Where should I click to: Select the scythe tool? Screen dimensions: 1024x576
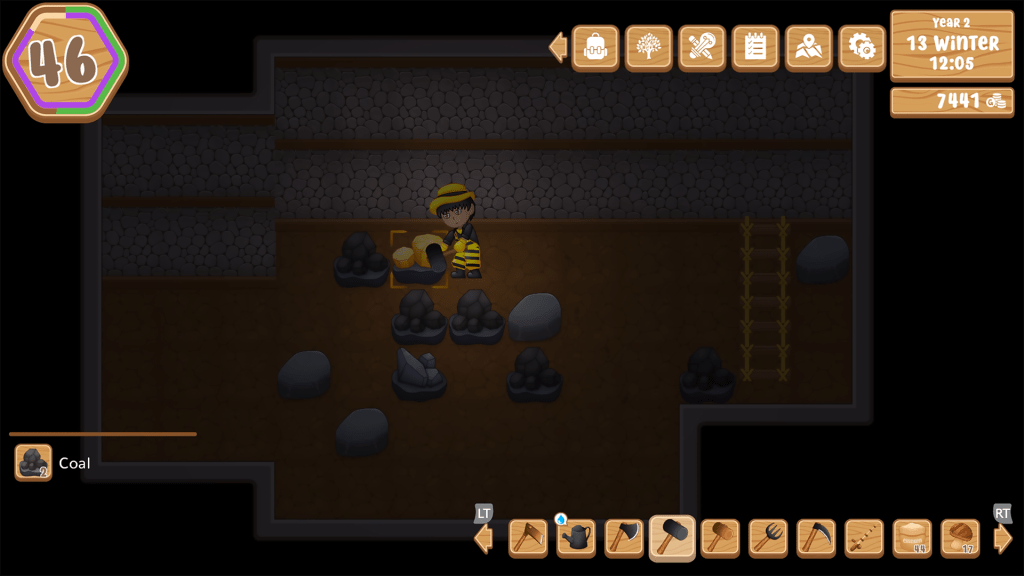[x=816, y=538]
